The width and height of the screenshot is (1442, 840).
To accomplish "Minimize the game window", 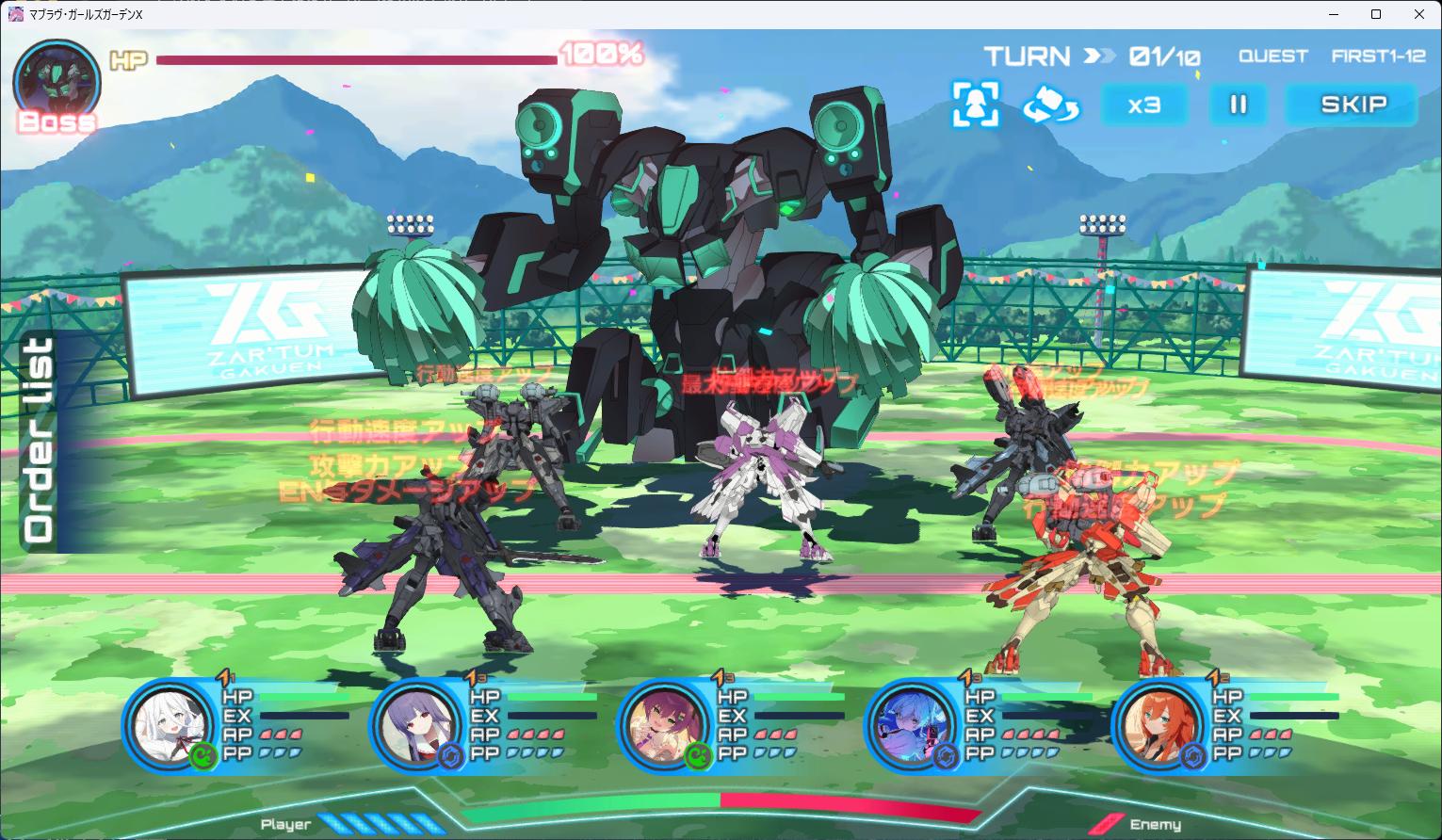I will pos(1333,14).
